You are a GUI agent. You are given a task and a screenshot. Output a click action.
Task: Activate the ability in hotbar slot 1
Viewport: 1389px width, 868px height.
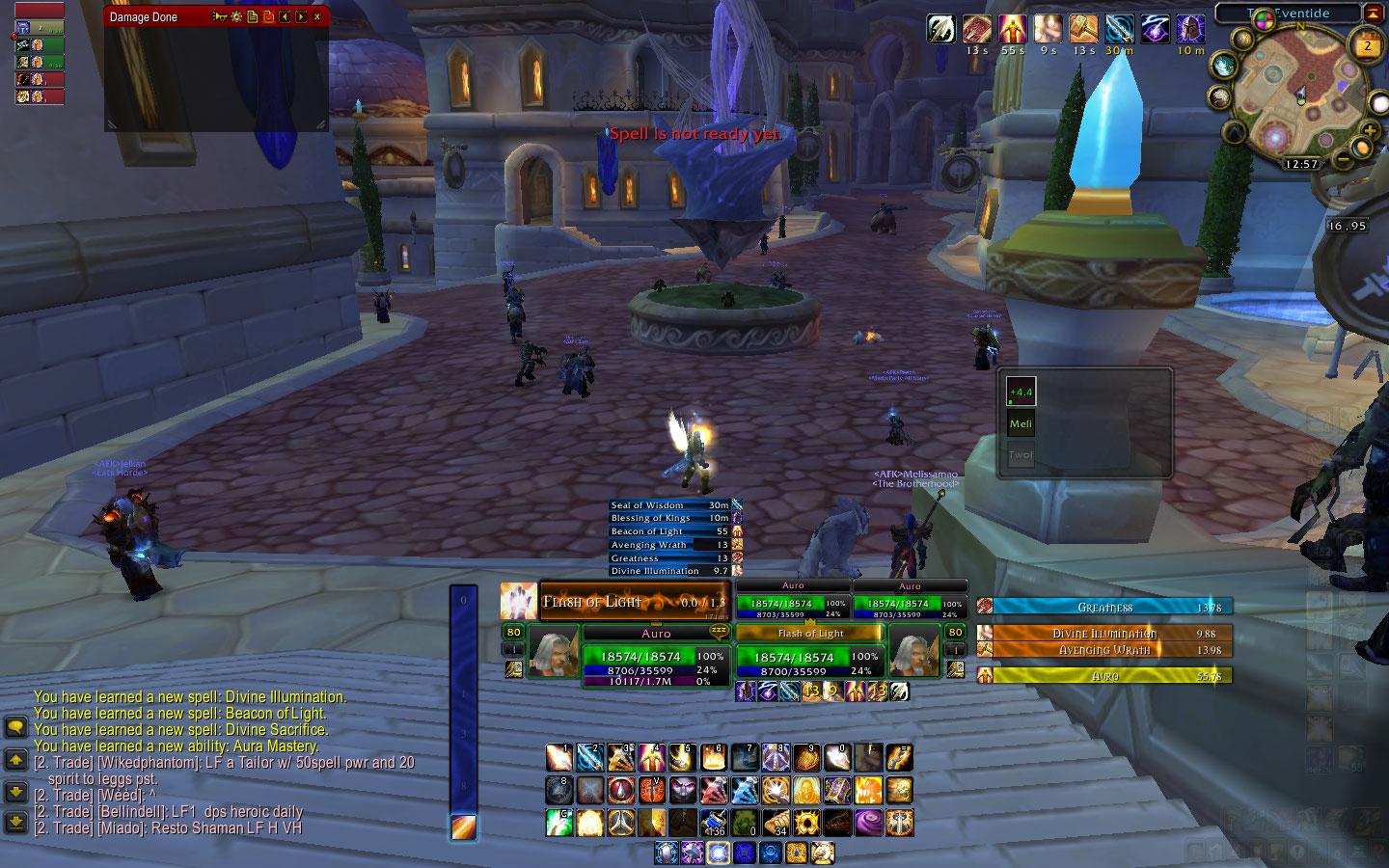click(559, 758)
